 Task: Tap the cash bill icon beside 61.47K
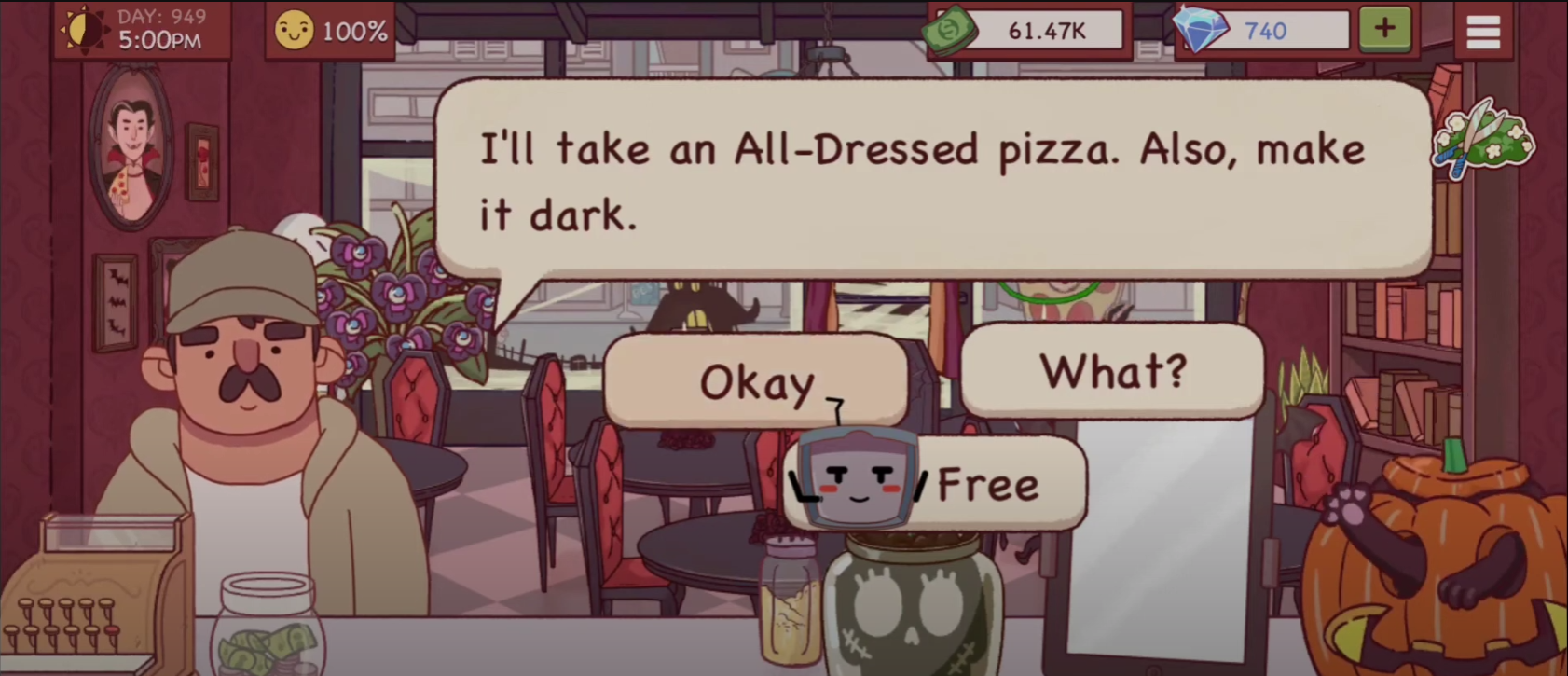pyautogui.click(x=949, y=30)
